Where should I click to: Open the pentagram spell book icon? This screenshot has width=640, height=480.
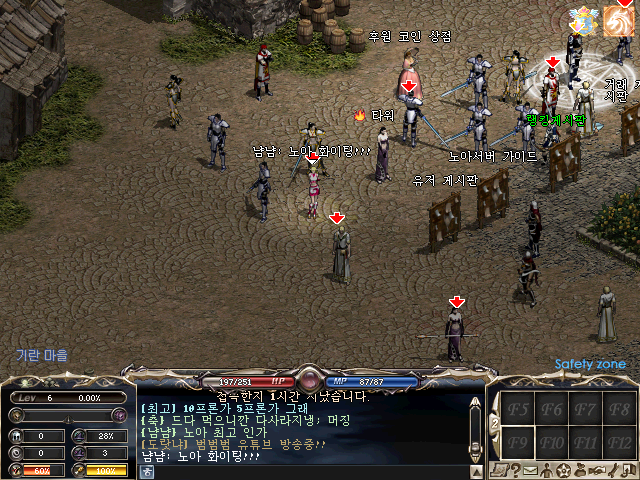click(x=564, y=471)
